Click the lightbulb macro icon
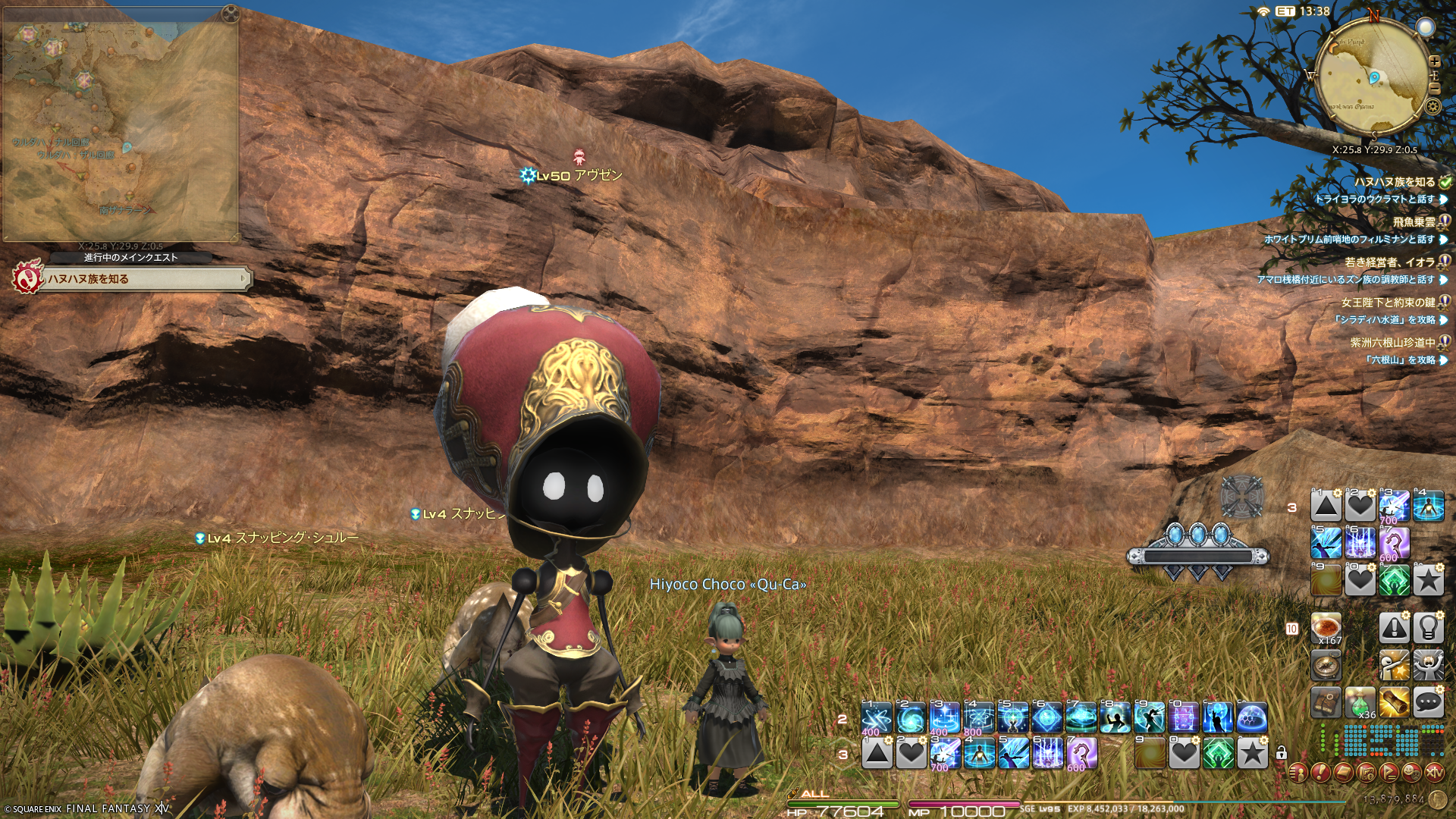1456x819 pixels. [x=1428, y=628]
